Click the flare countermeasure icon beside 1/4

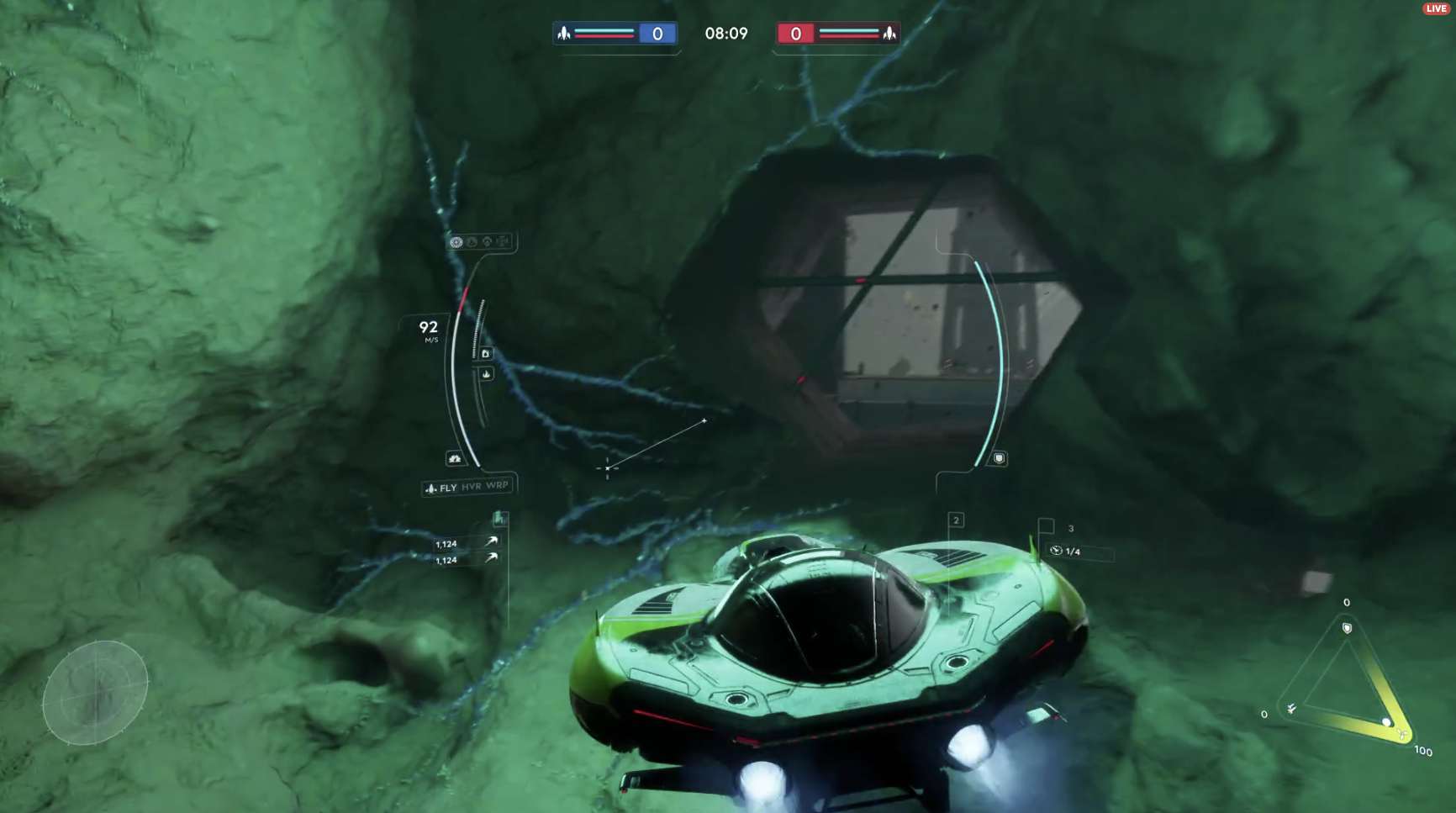click(x=1056, y=551)
